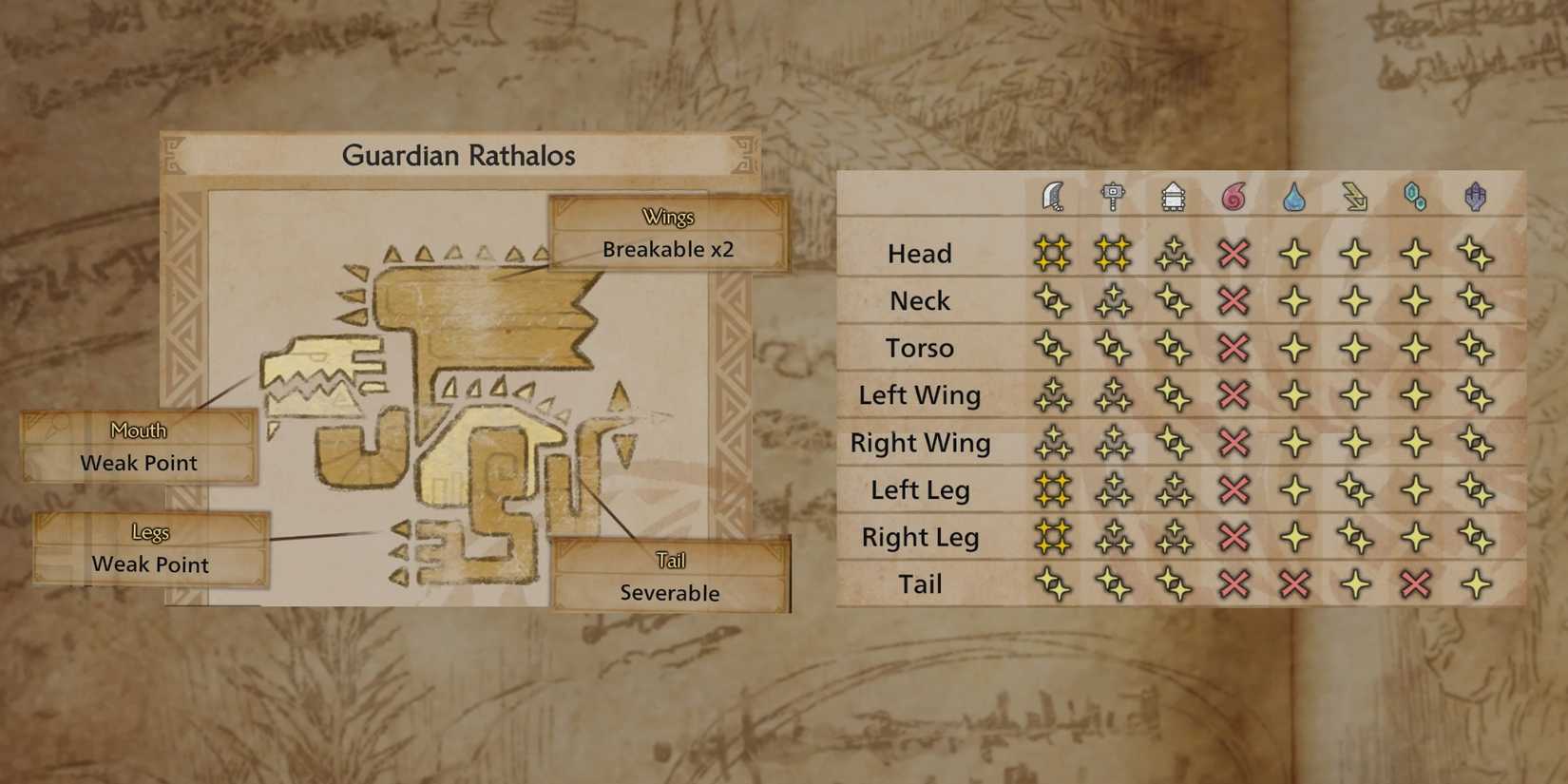This screenshot has width=1568, height=784.
Task: Select the water element icon
Action: click(1294, 197)
